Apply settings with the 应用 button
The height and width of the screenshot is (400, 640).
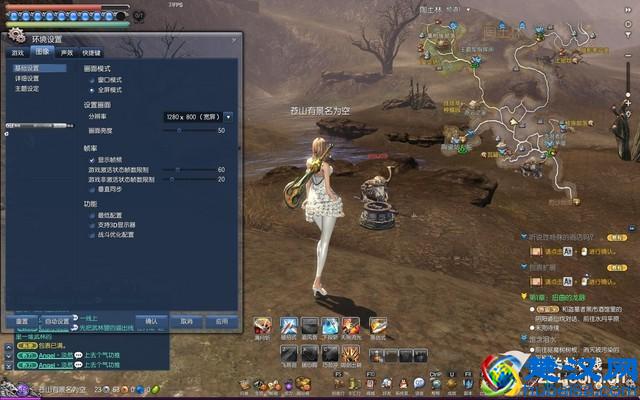coord(221,322)
